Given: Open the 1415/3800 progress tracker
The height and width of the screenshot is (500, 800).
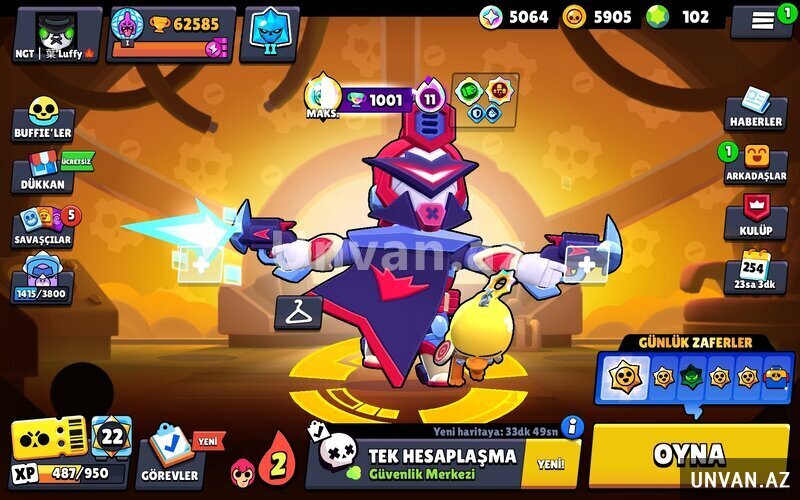Looking at the screenshot, I should coord(43,279).
